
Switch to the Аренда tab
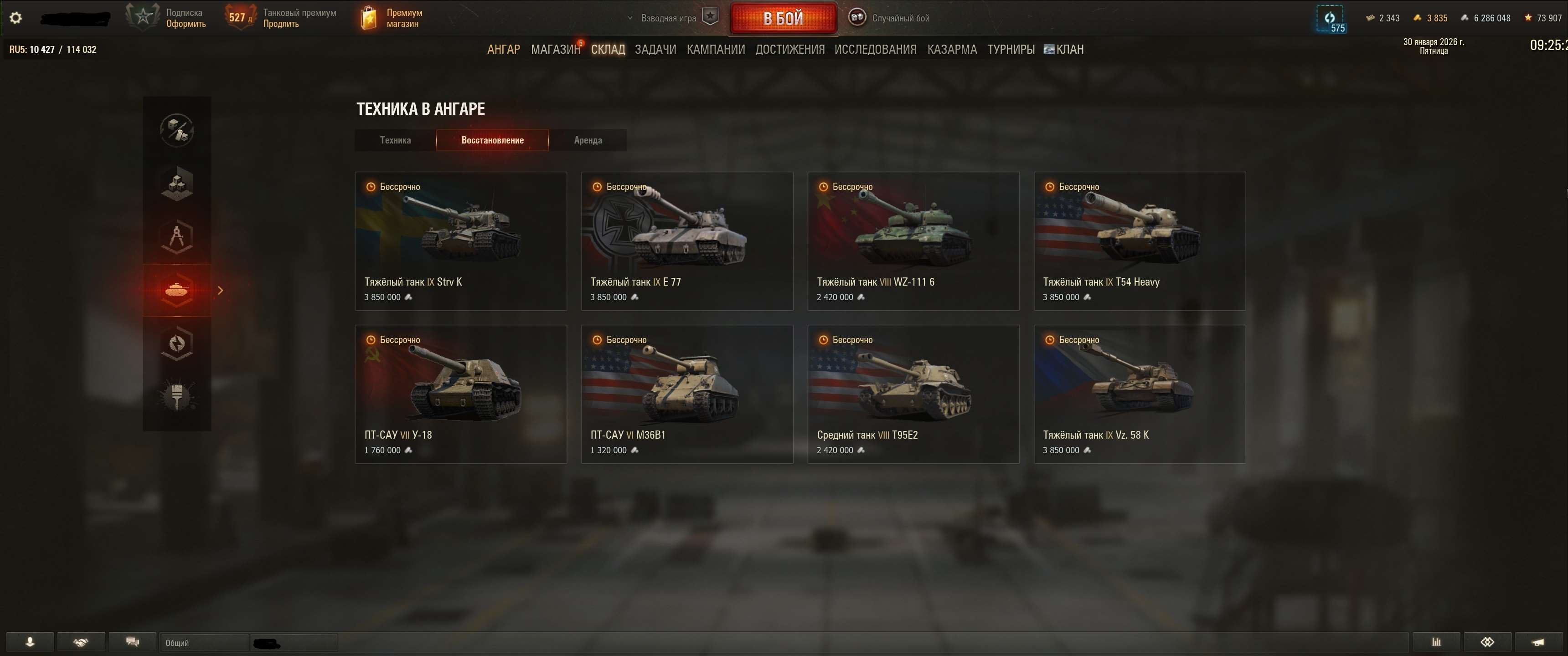588,140
